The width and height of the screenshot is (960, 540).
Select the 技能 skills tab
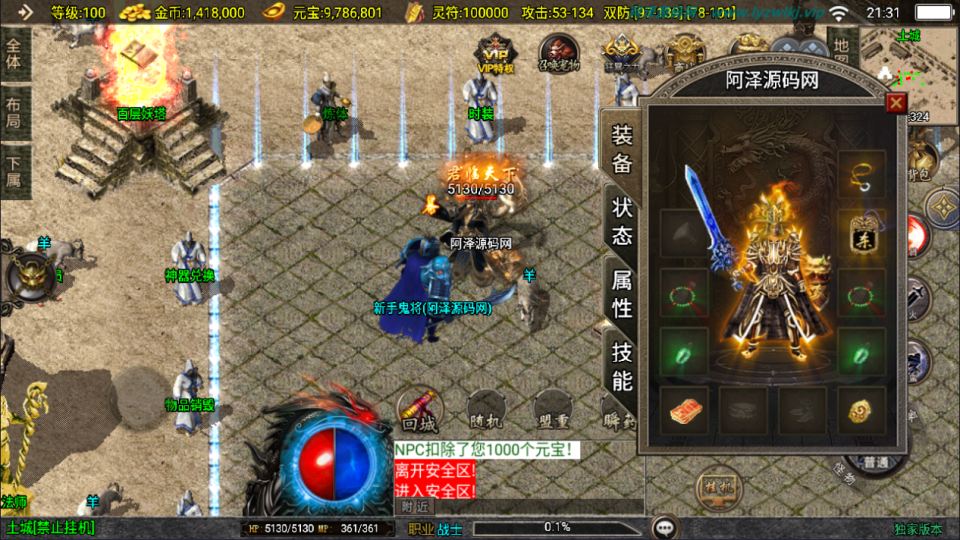click(x=622, y=365)
